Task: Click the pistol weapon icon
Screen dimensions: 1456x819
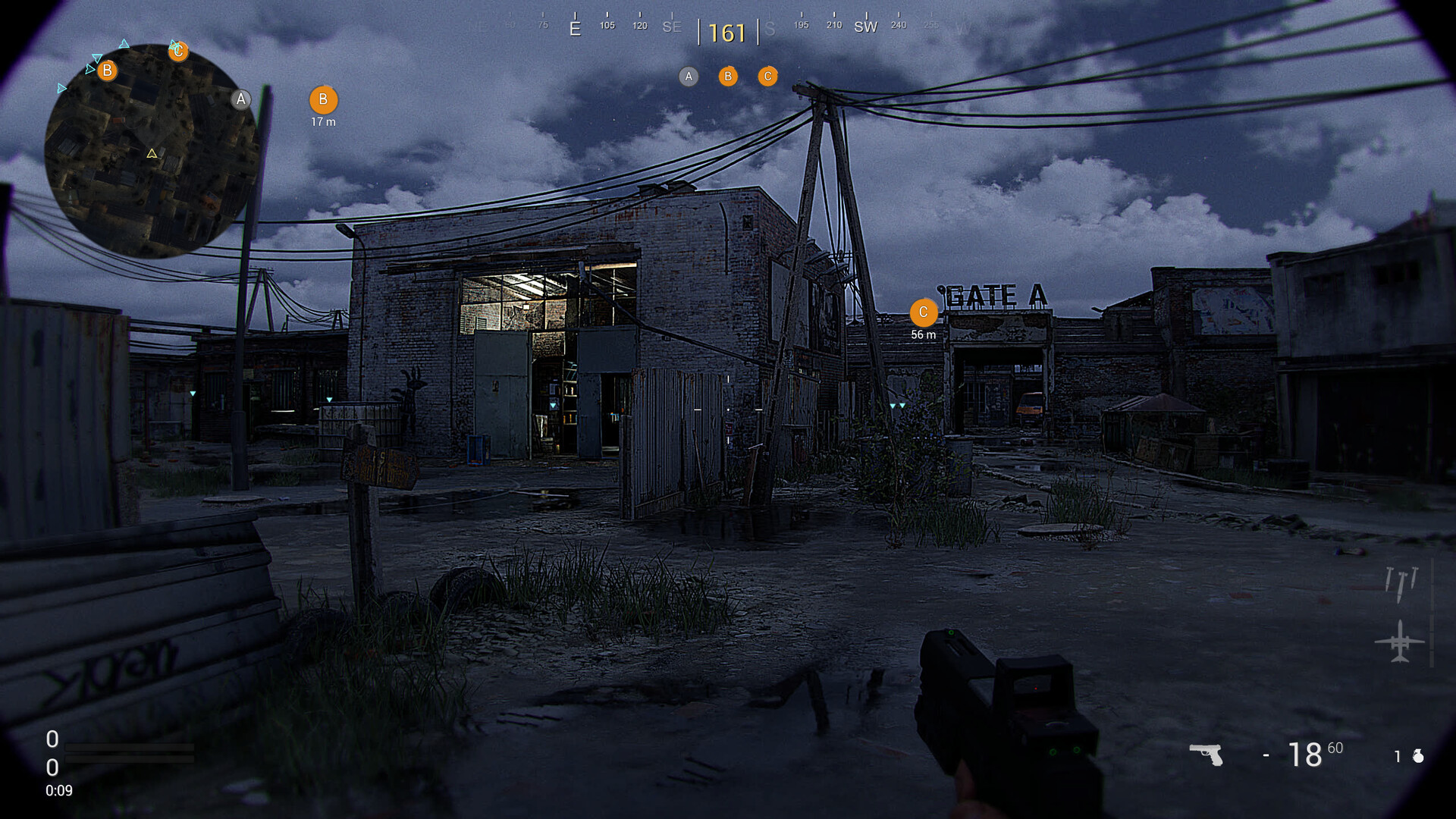Action: (1206, 754)
